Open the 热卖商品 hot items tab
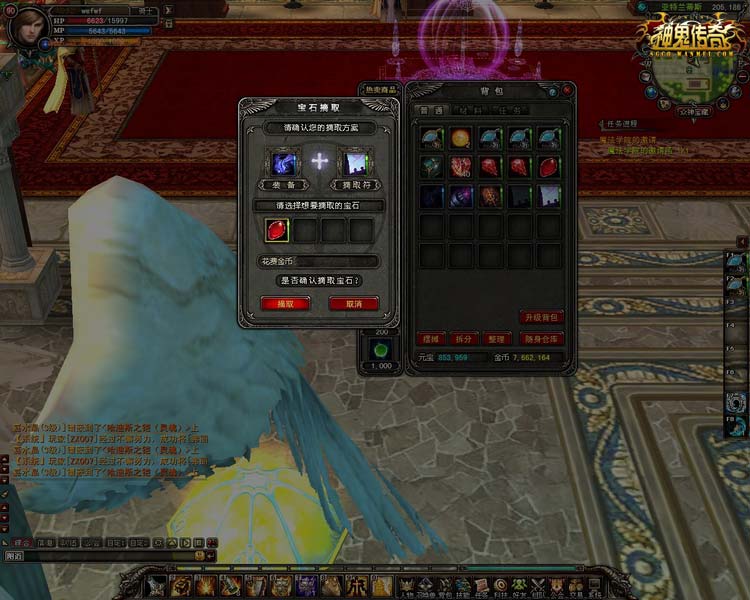 coord(381,89)
